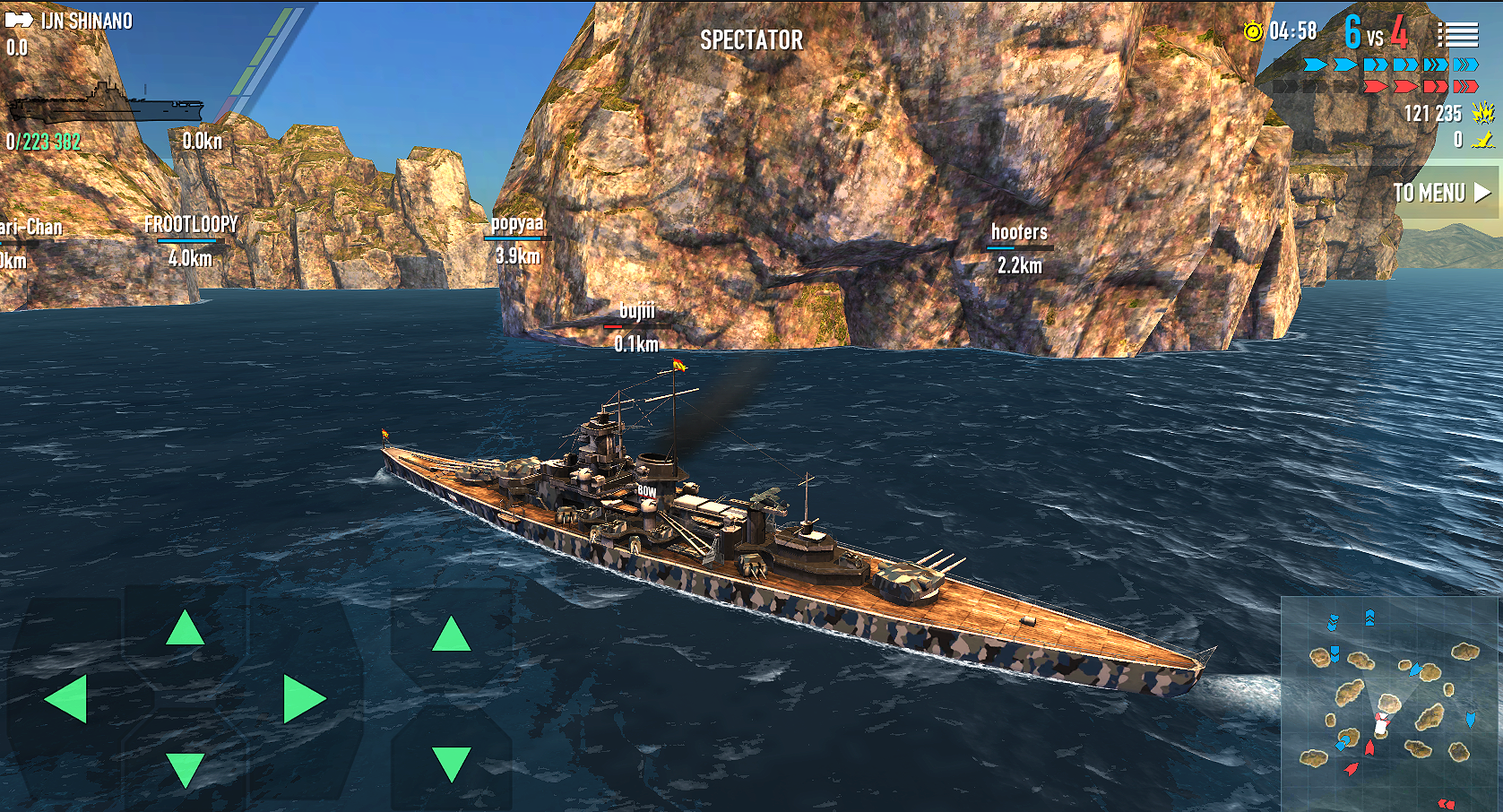This screenshot has width=1503, height=812.
Task: Select the SPECTATOR mode header
Action: (754, 39)
